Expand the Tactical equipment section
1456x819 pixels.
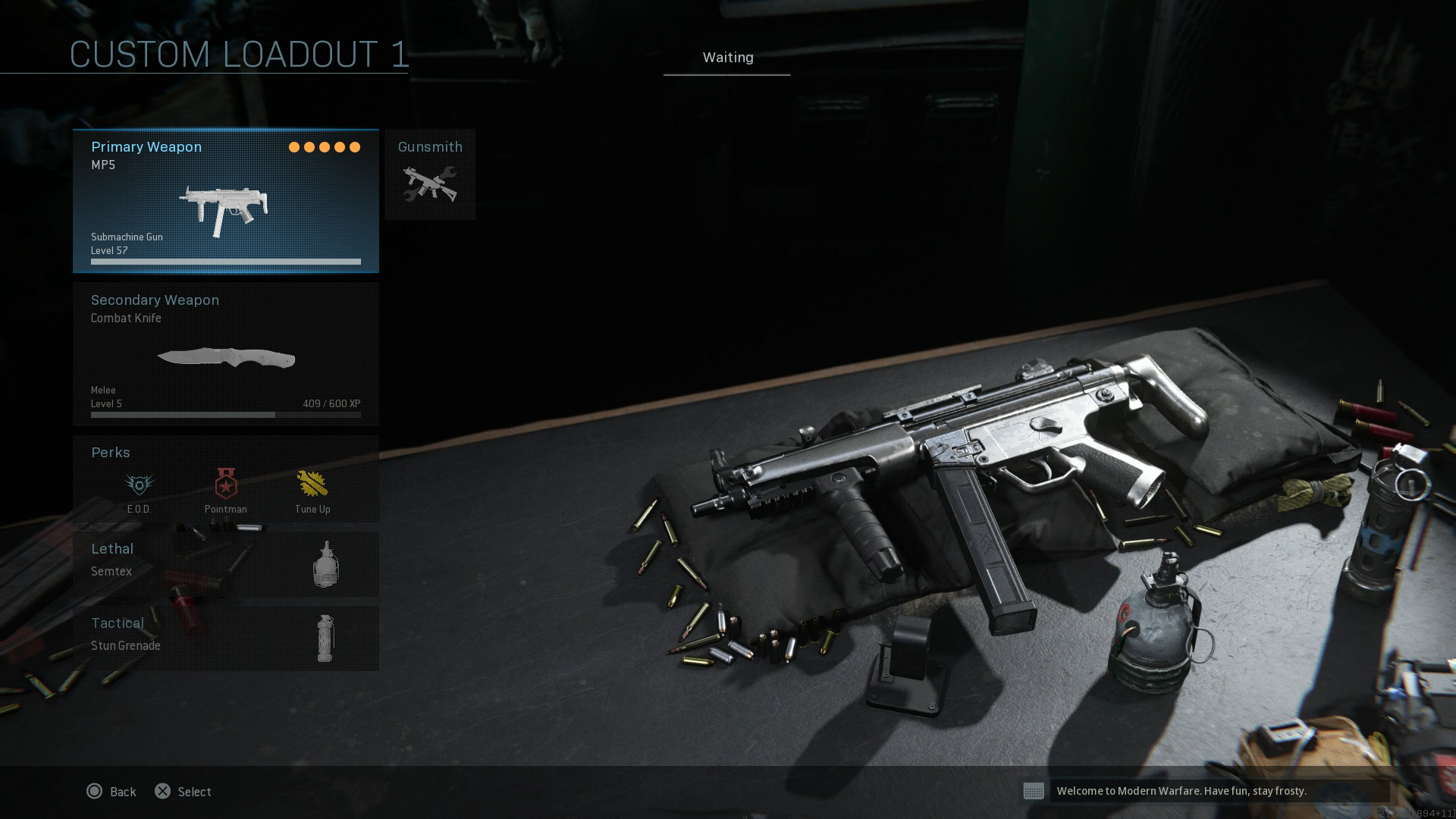click(117, 623)
